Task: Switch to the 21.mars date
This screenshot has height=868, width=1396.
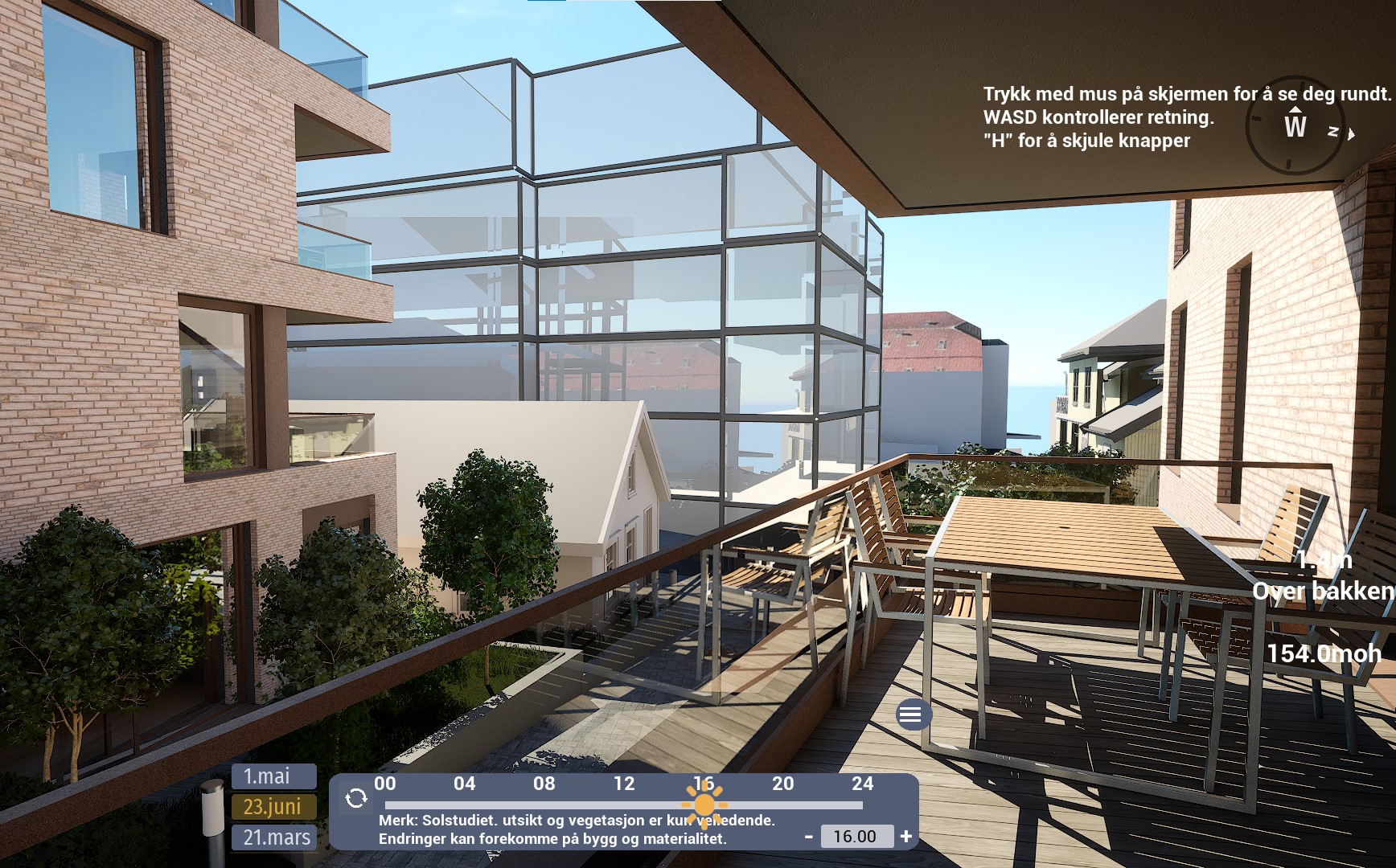Action: (x=273, y=837)
